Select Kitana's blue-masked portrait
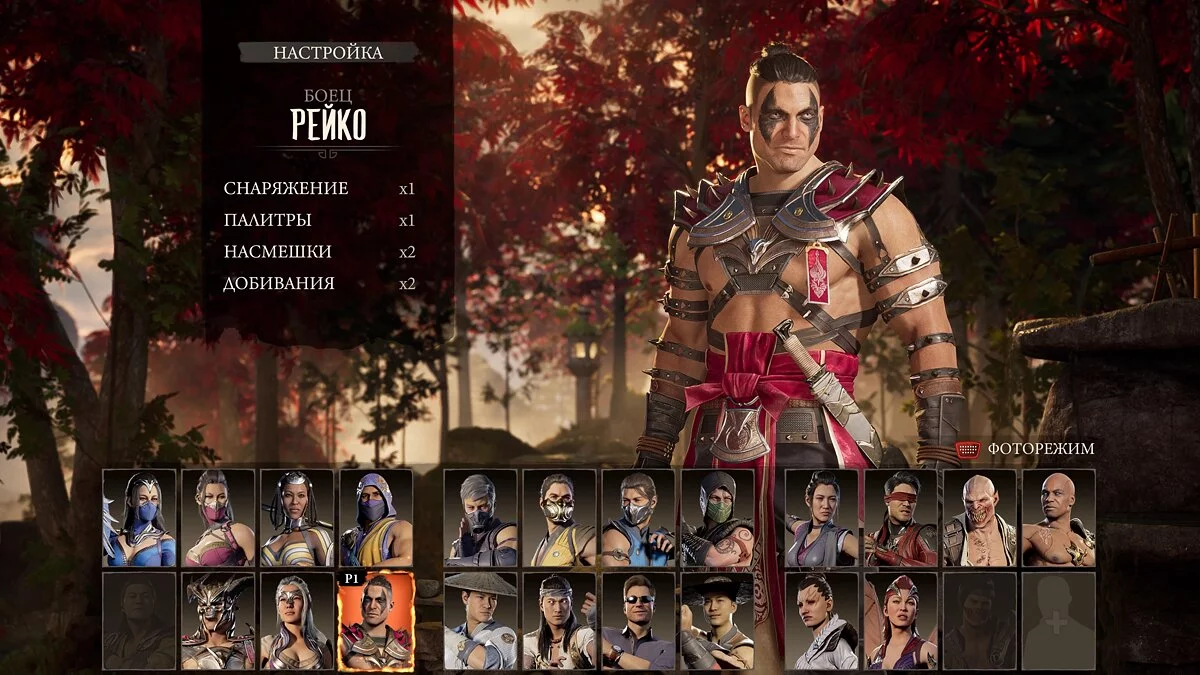Viewport: 1200px width, 675px height. 139,518
